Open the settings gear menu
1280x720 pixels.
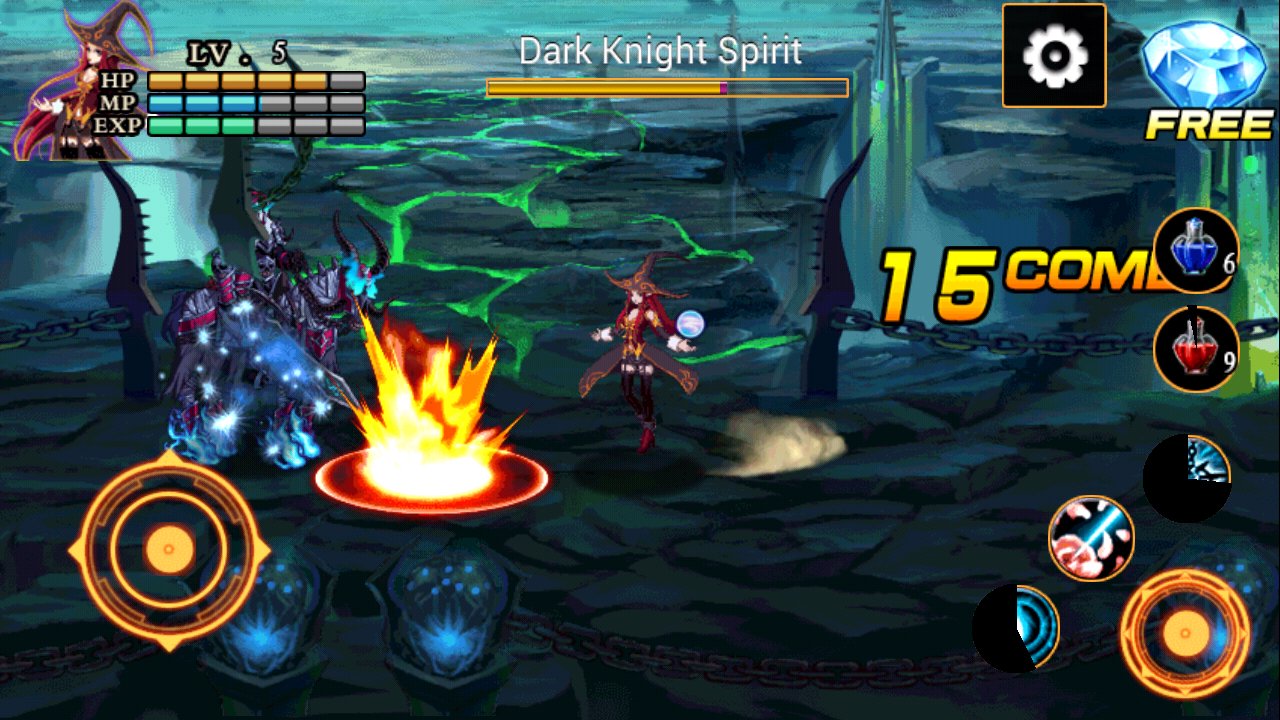pos(1052,57)
